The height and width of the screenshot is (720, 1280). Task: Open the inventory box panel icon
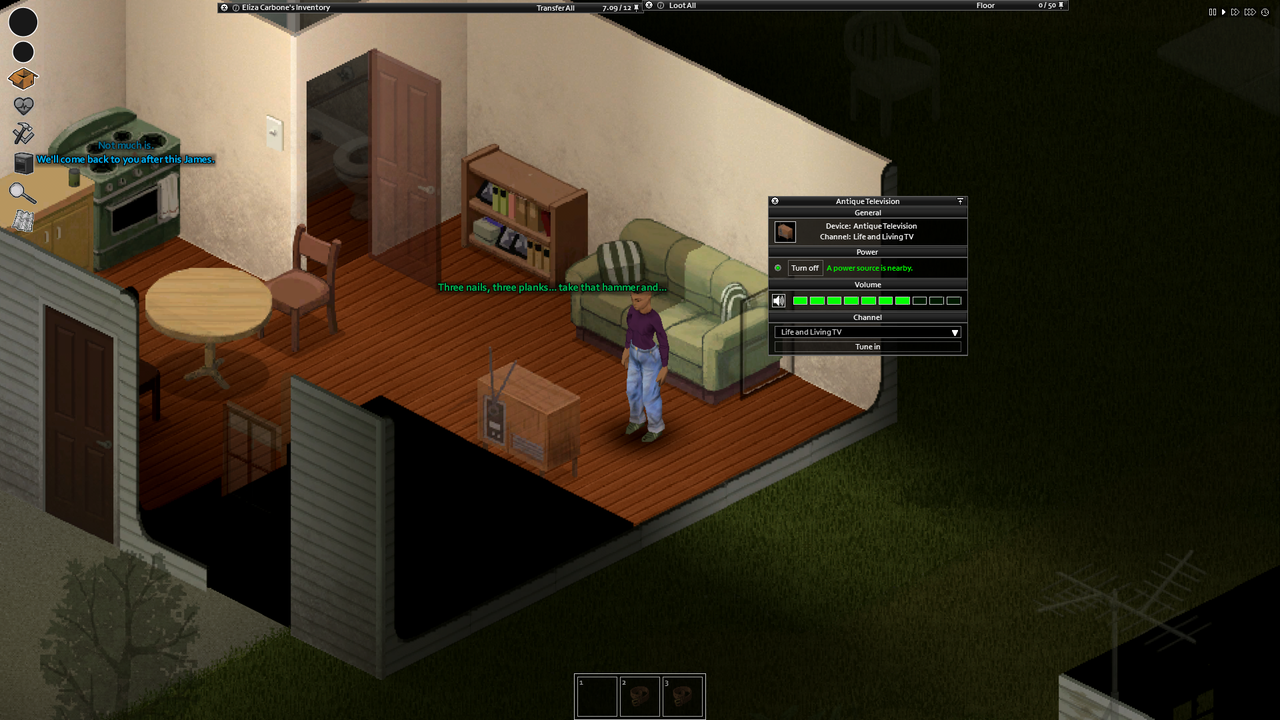point(23,77)
